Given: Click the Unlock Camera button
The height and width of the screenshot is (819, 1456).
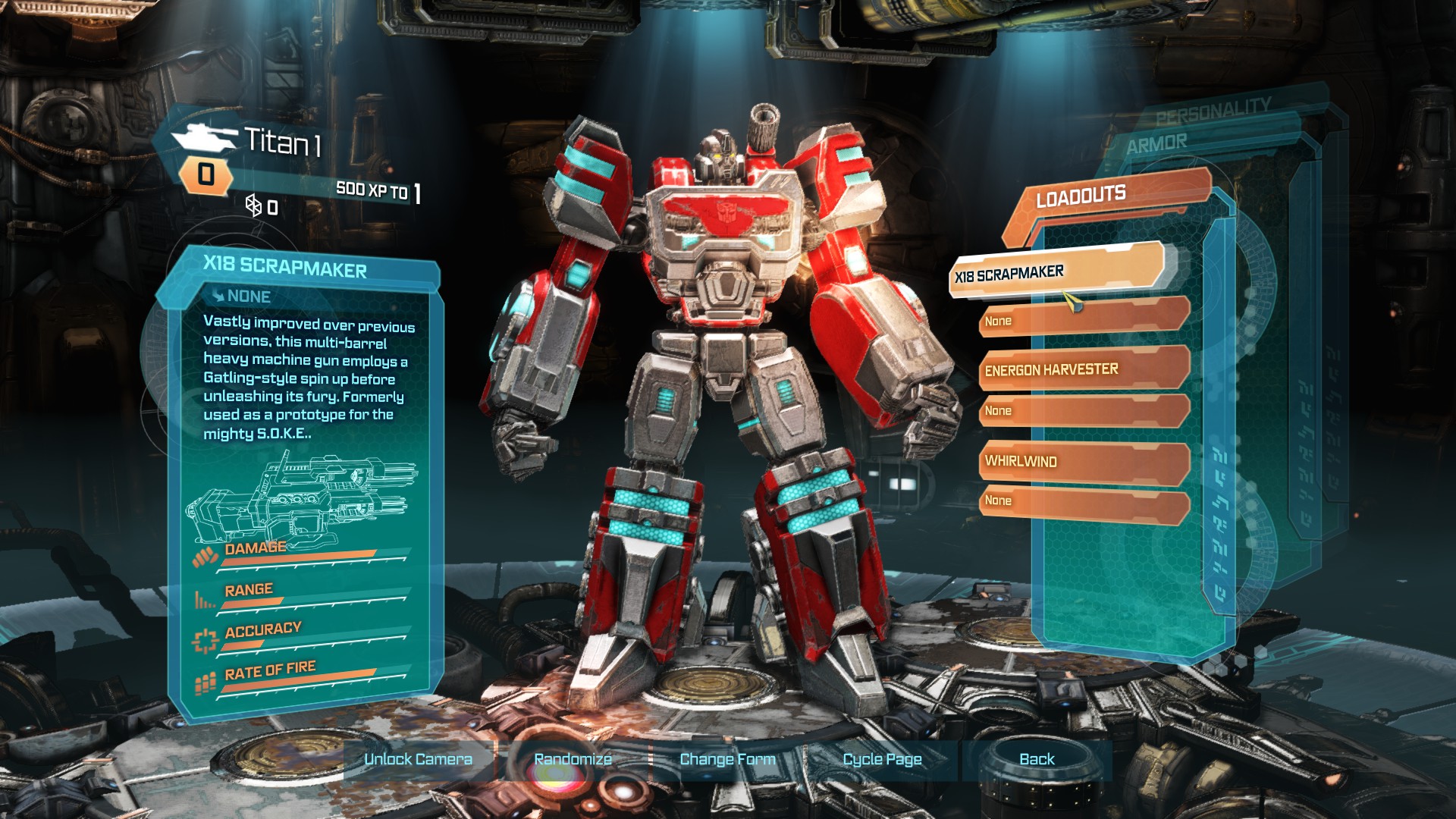Looking at the screenshot, I should click(418, 759).
